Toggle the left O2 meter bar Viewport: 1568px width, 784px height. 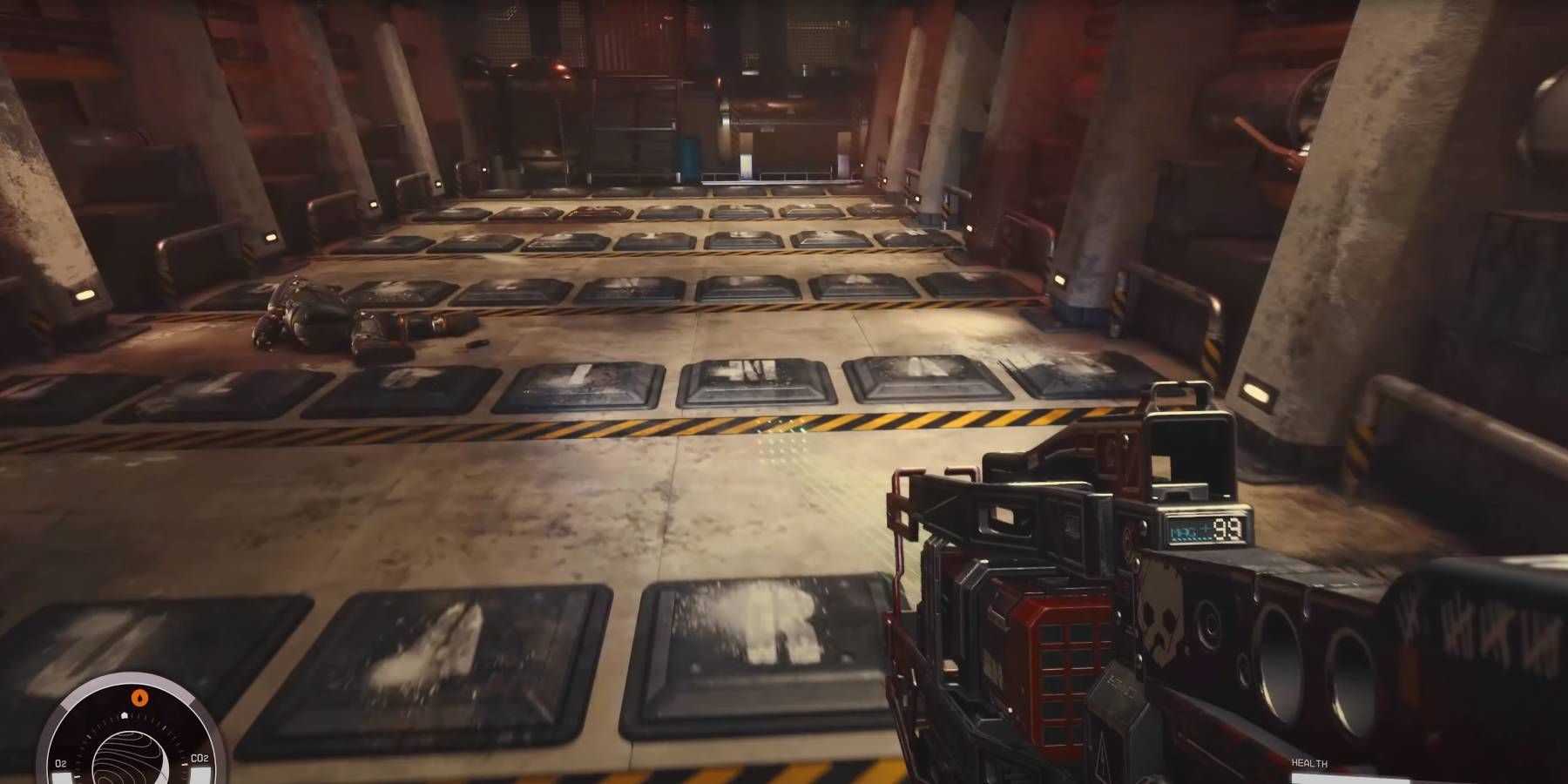tap(61, 777)
